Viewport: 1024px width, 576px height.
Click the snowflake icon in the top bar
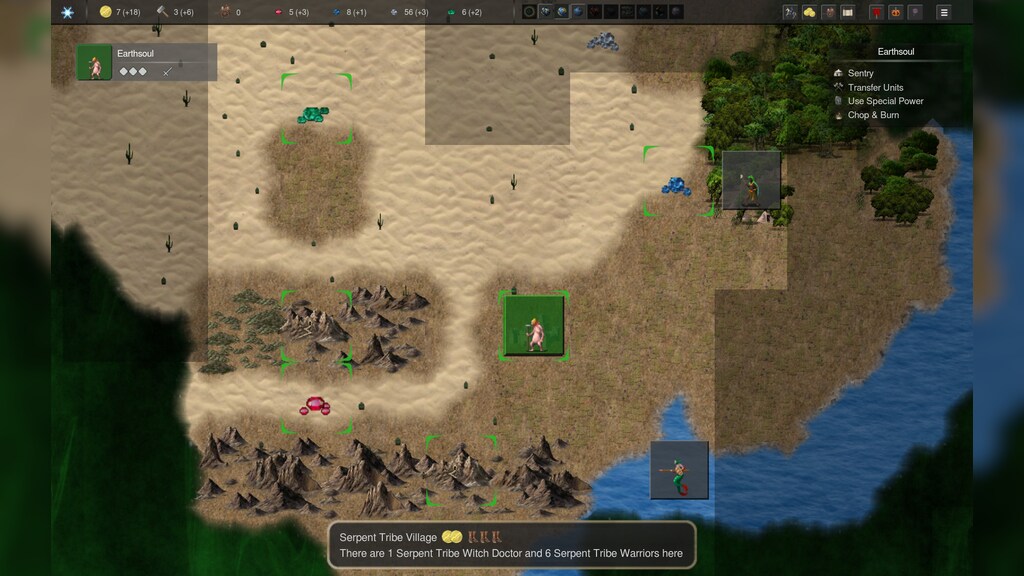coord(67,12)
